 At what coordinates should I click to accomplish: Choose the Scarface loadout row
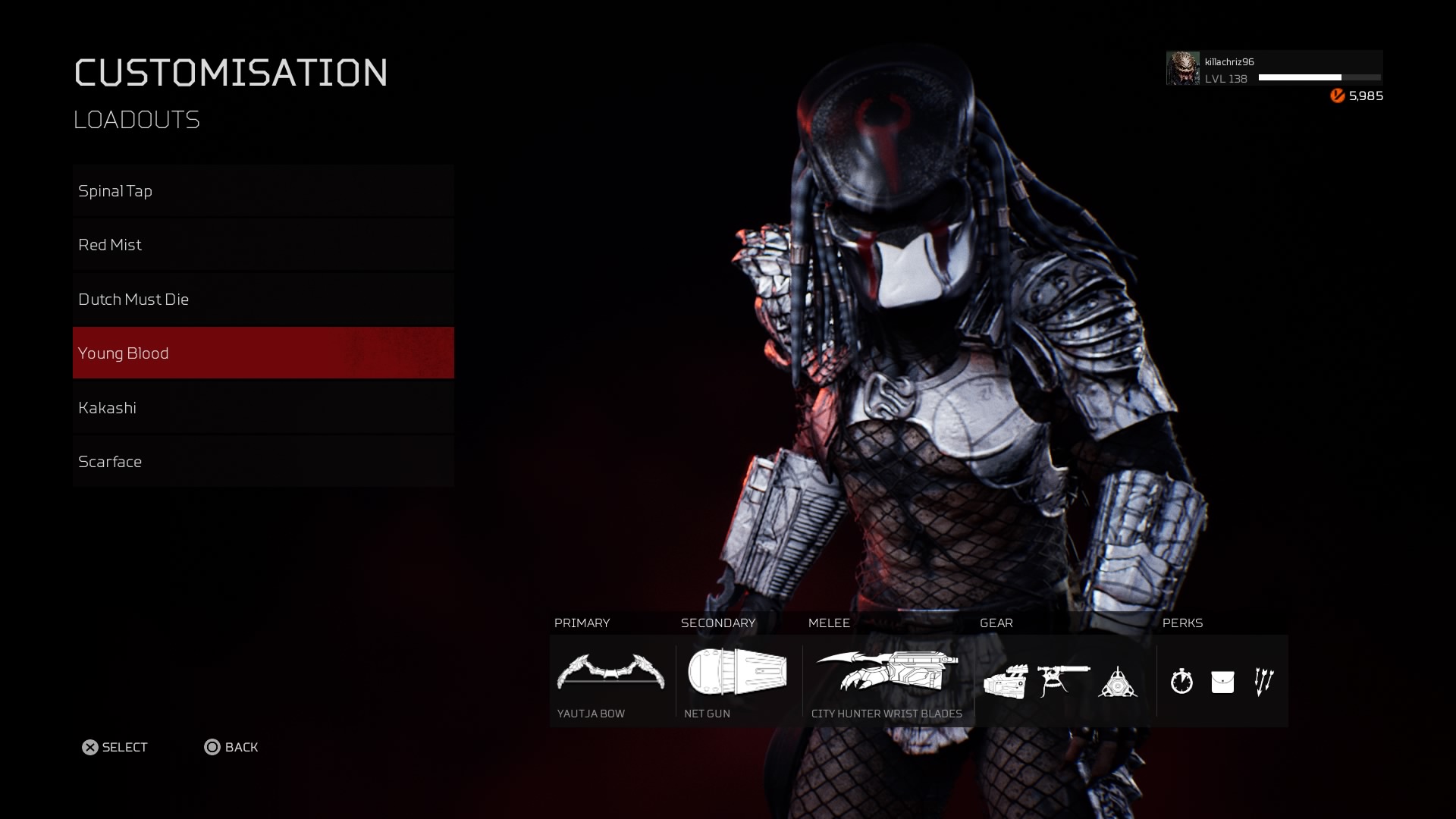point(263,462)
